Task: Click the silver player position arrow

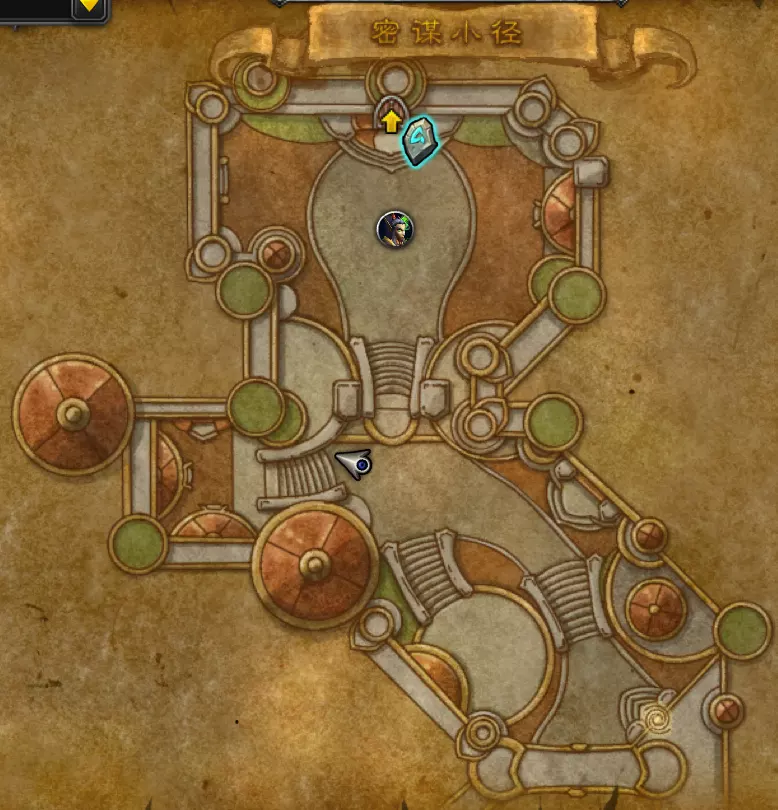Action: (356, 463)
